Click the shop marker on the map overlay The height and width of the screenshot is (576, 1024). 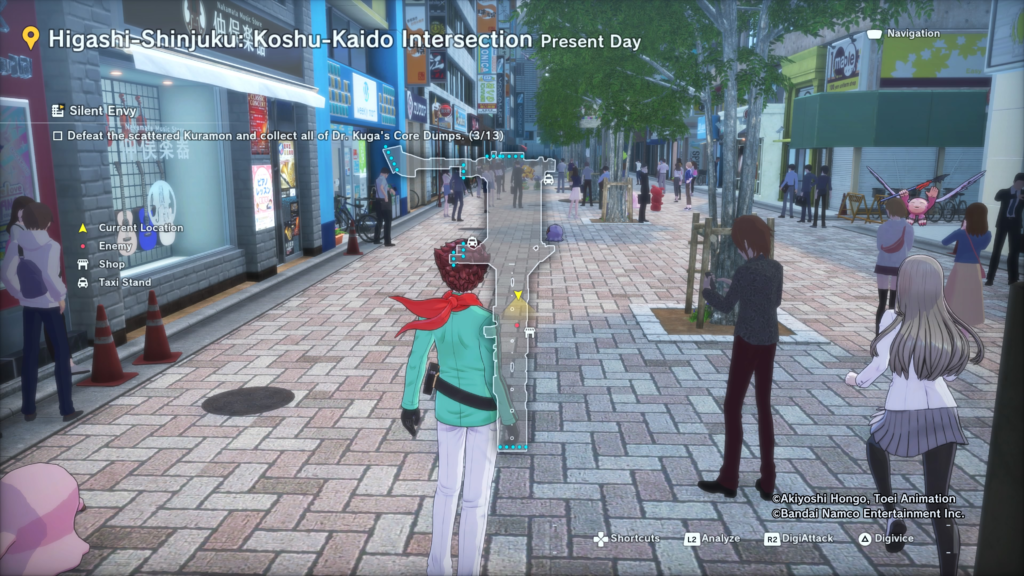[529, 331]
